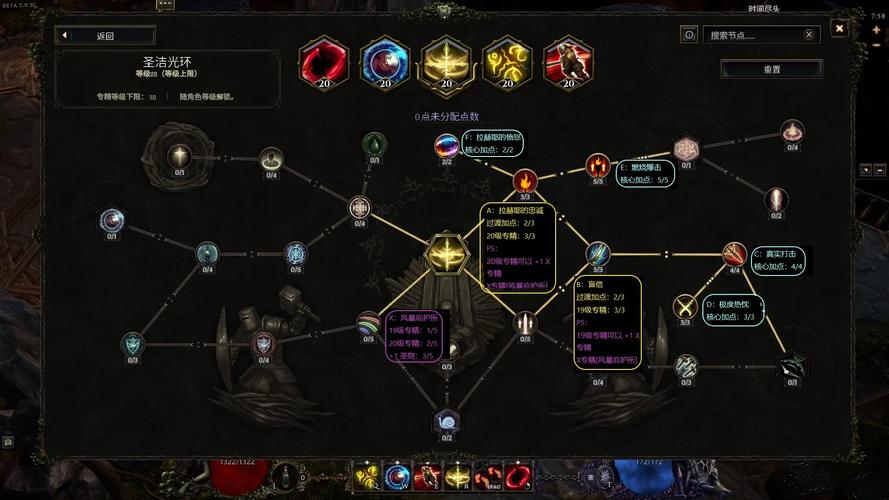Screen dimensions: 889x500
Task: Open the info icon beside the search box
Action: tap(689, 35)
